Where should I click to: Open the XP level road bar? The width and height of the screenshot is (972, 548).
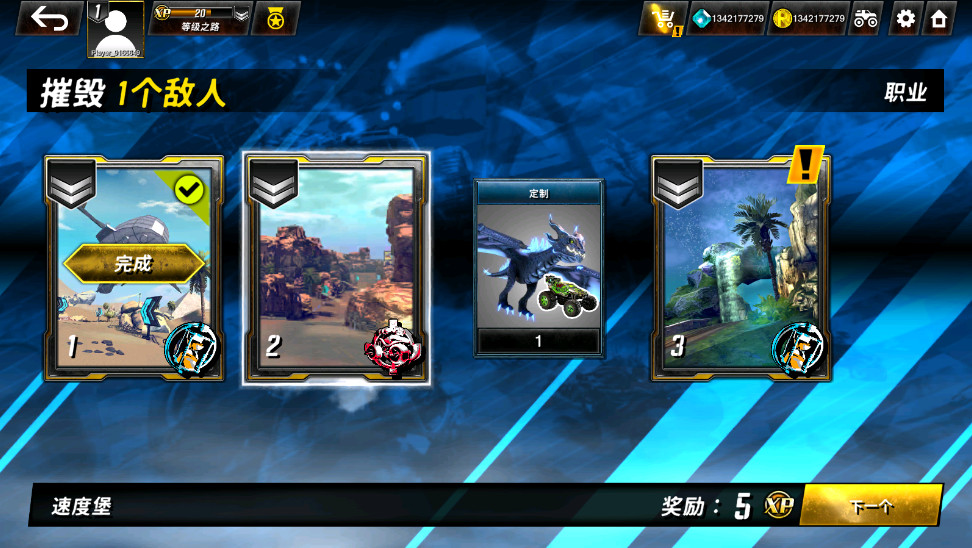click(x=199, y=18)
